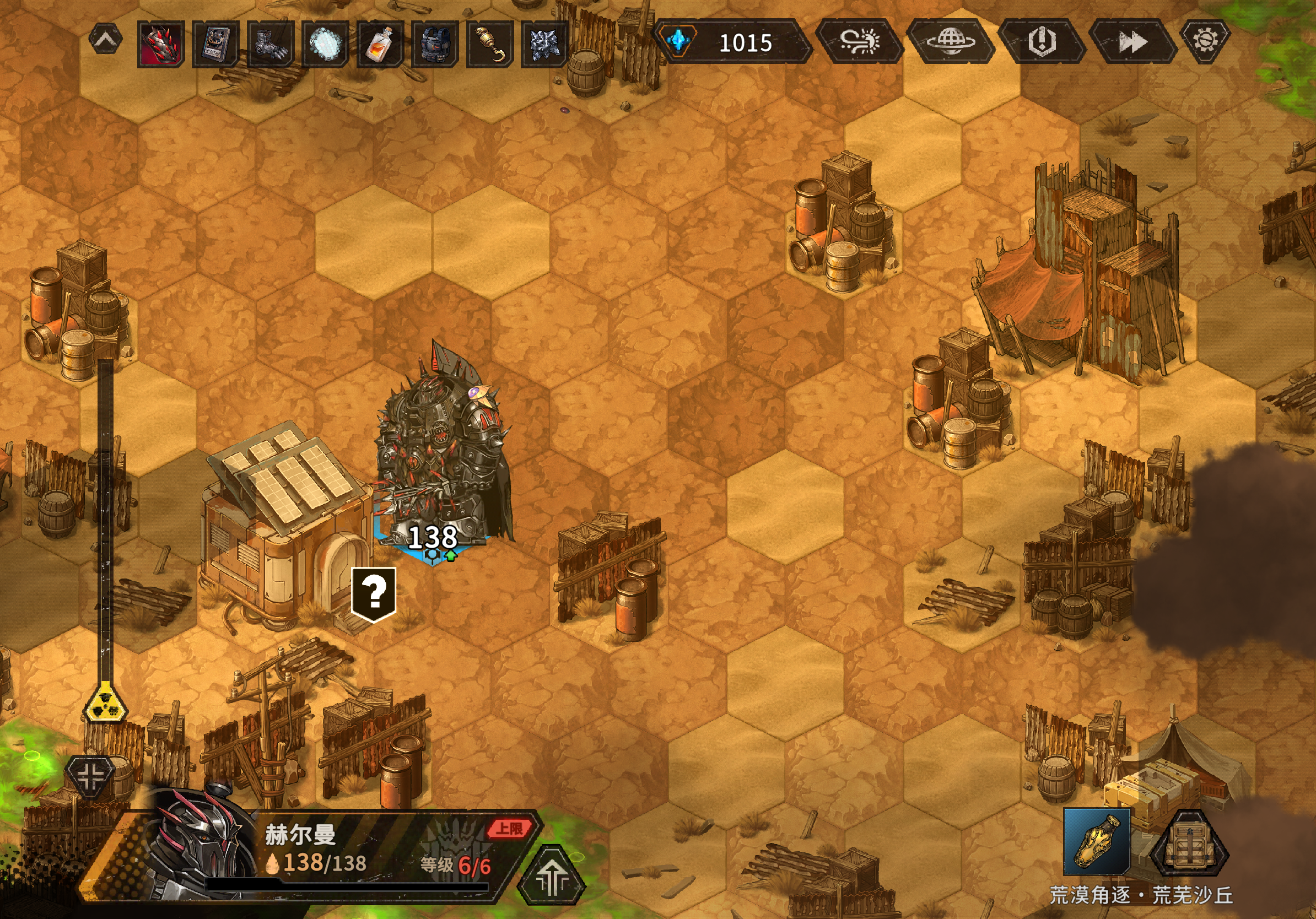Open the gear settings menu
The width and height of the screenshot is (1316, 919).
(x=1205, y=40)
